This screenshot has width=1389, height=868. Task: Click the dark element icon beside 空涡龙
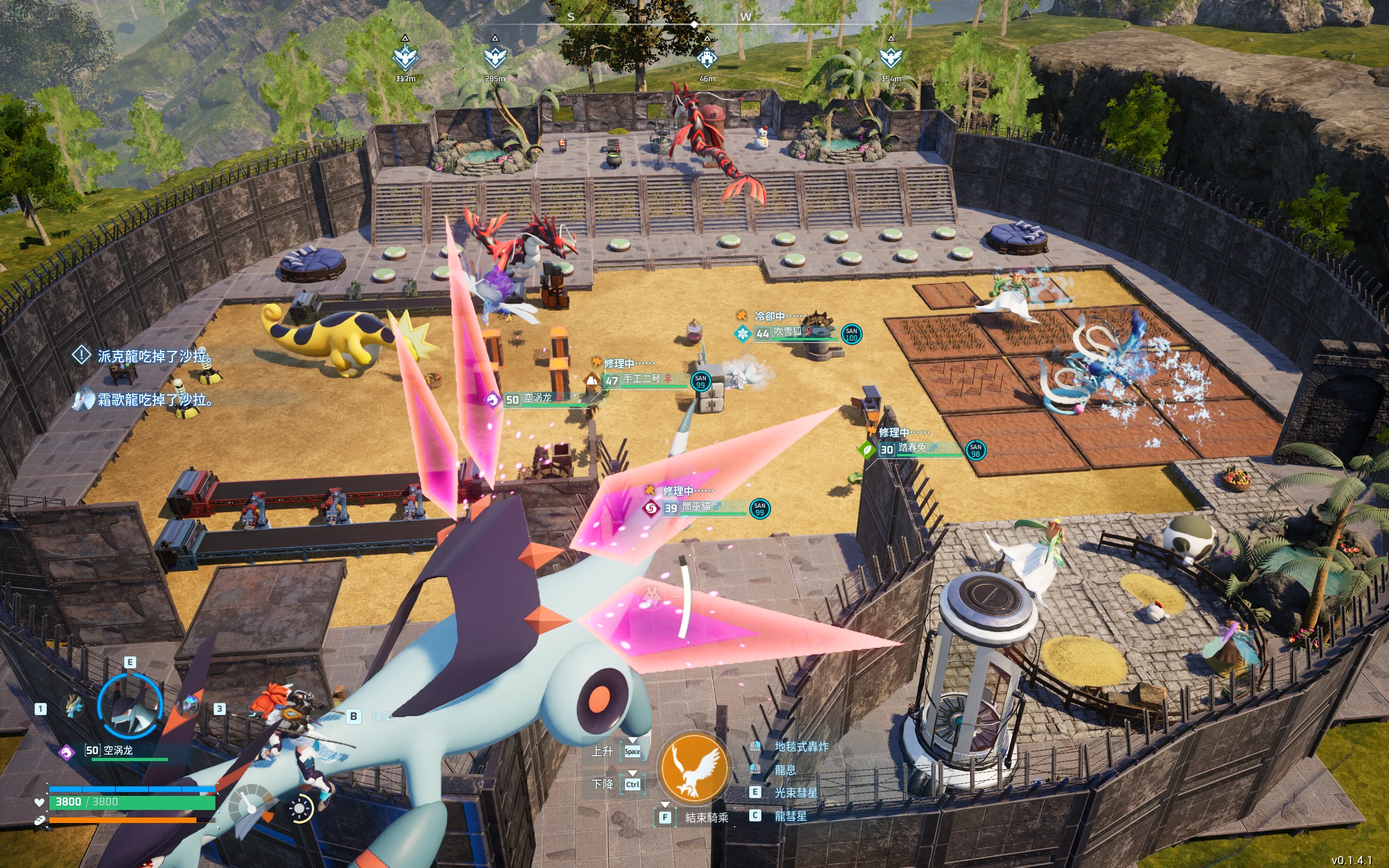click(x=67, y=751)
